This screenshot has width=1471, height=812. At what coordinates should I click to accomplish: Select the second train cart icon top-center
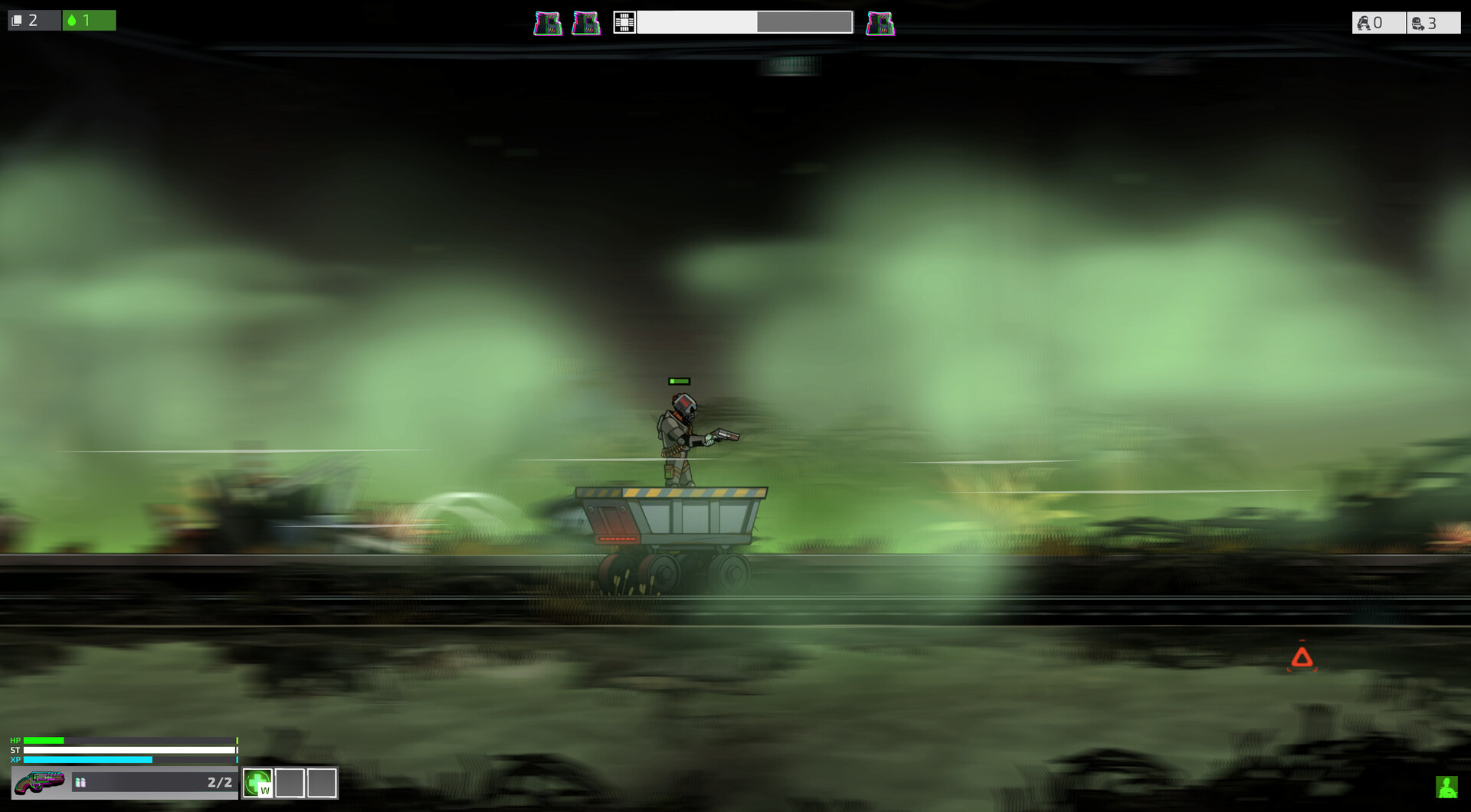tap(586, 22)
